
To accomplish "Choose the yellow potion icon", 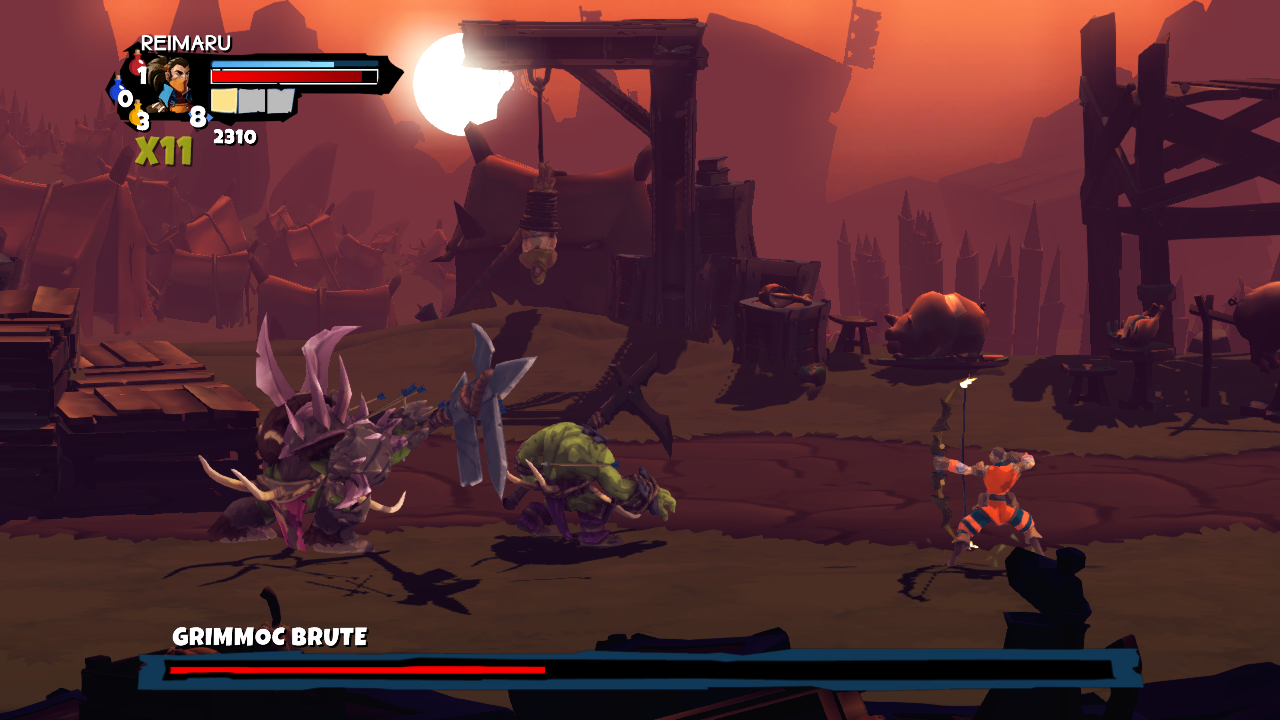I will pos(136,116).
